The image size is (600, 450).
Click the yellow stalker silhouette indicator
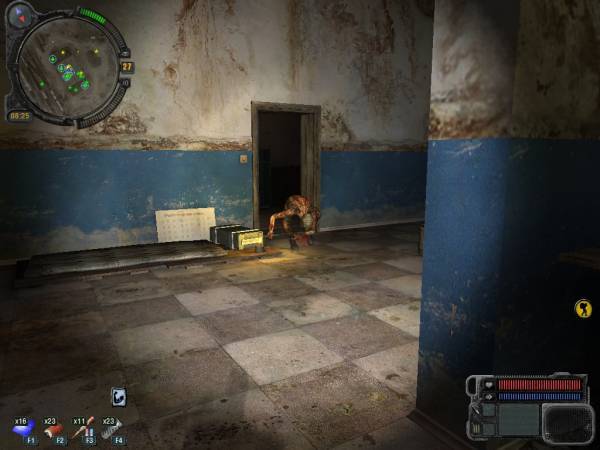click(582, 309)
